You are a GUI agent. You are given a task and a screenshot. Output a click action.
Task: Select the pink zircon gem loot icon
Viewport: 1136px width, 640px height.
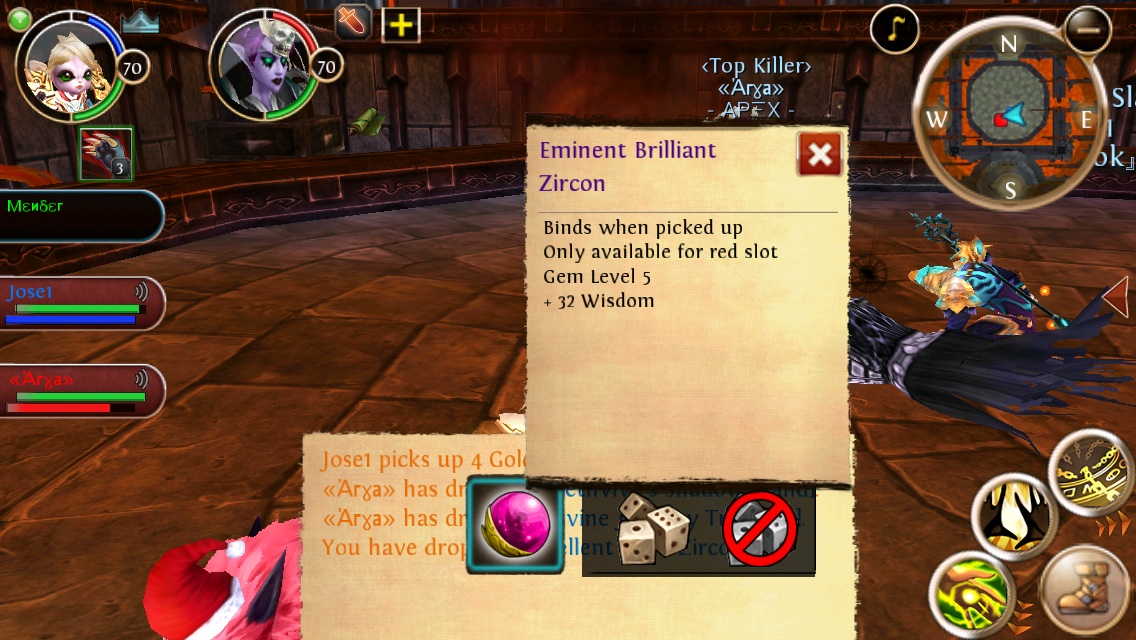click(516, 525)
